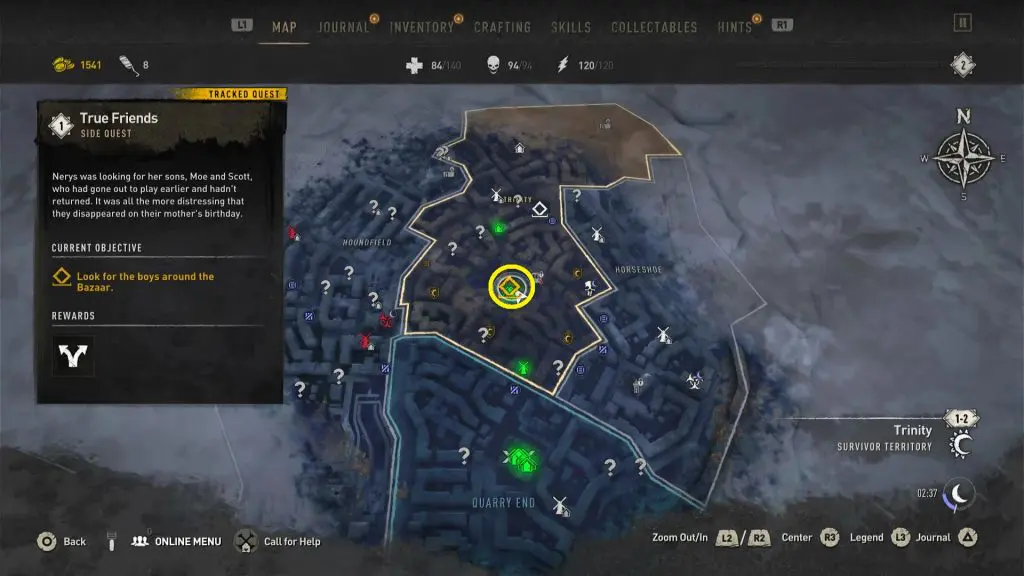The image size is (1024, 576).
Task: Select the windmill marker at Quarry End
Action: coord(560,505)
